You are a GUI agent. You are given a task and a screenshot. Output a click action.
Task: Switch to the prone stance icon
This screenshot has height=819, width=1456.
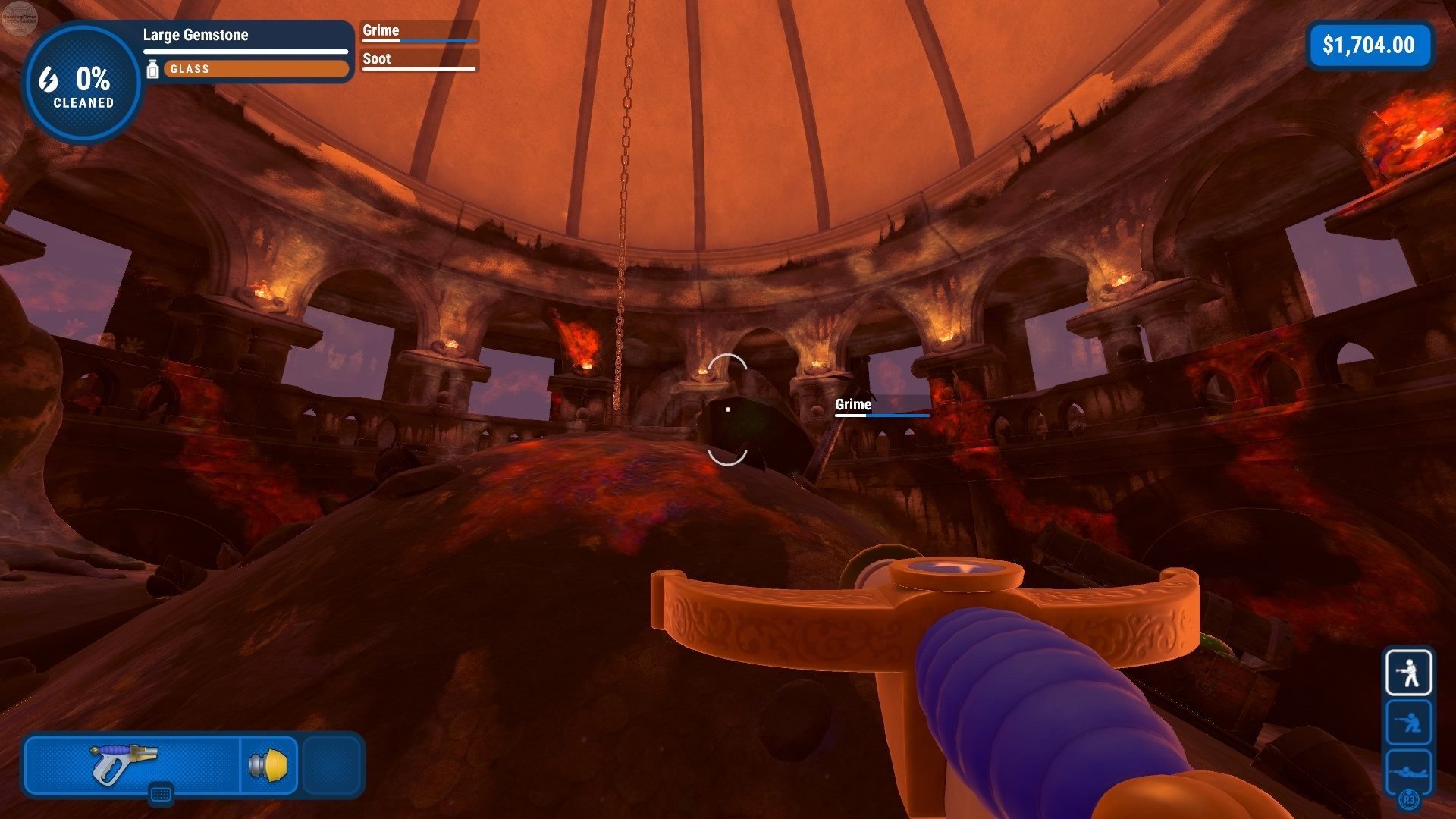[x=1408, y=770]
